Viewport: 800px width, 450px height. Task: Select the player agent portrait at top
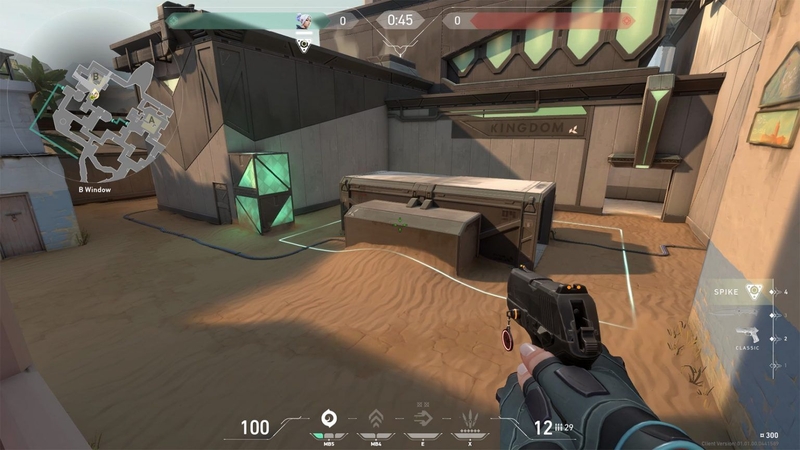point(304,20)
